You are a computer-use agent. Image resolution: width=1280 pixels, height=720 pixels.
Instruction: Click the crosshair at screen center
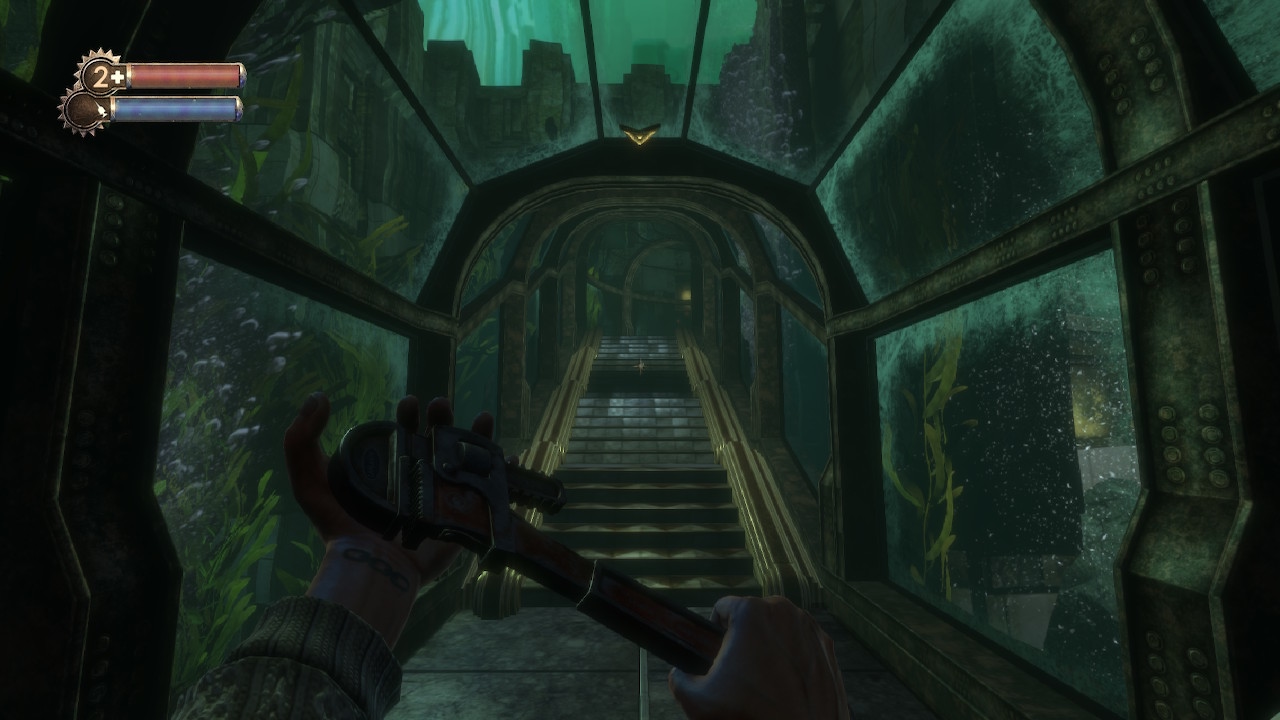tap(640, 365)
